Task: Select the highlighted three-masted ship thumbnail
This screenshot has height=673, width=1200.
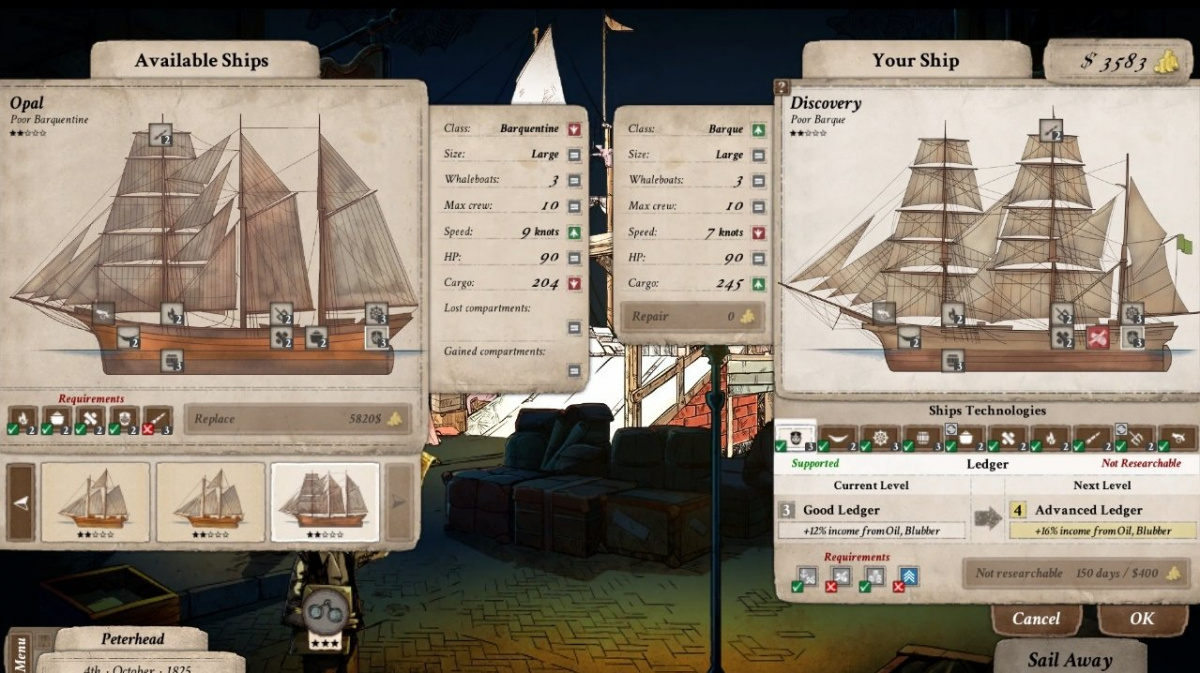Action: pyautogui.click(x=325, y=501)
